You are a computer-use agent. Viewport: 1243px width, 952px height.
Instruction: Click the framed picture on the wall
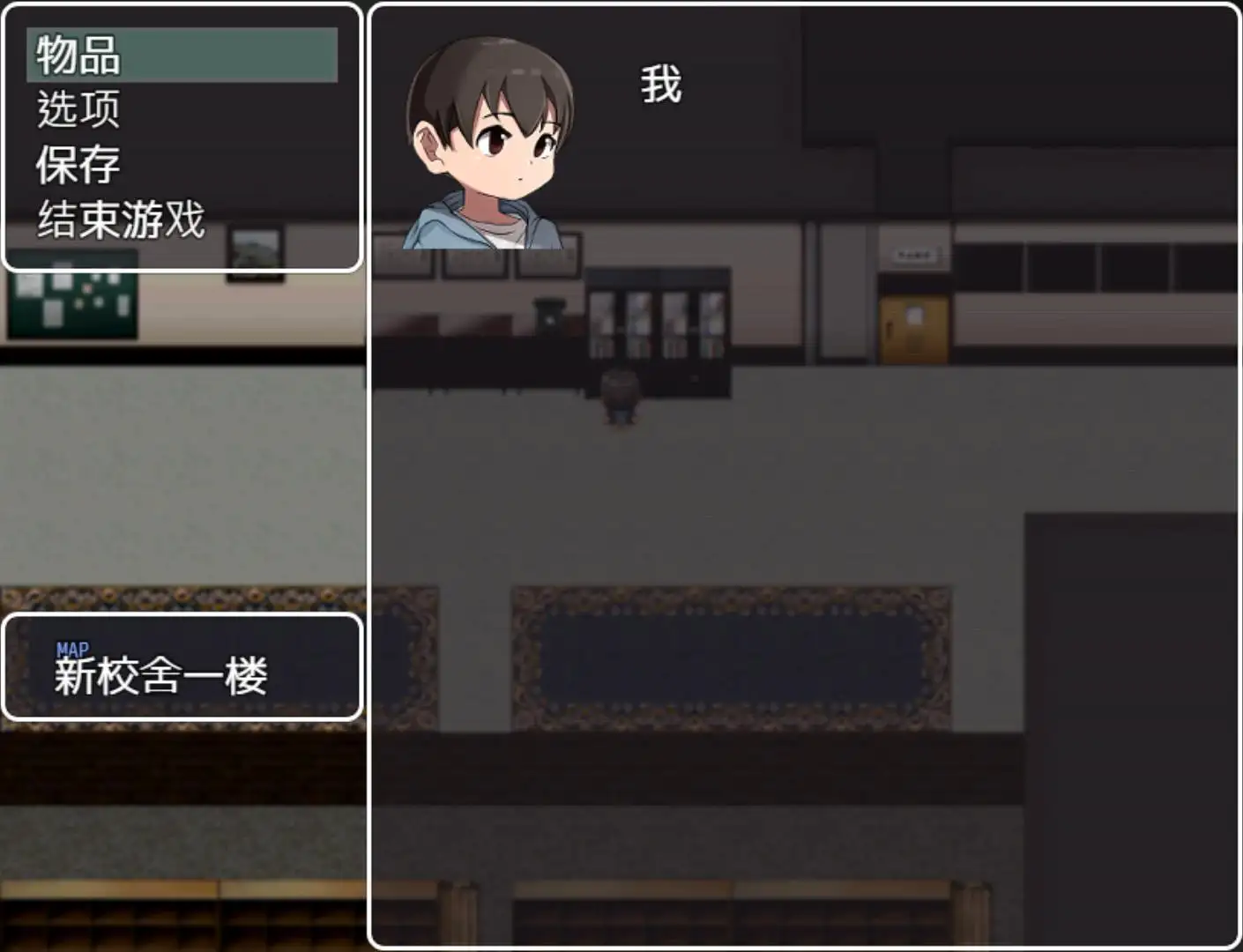[256, 251]
